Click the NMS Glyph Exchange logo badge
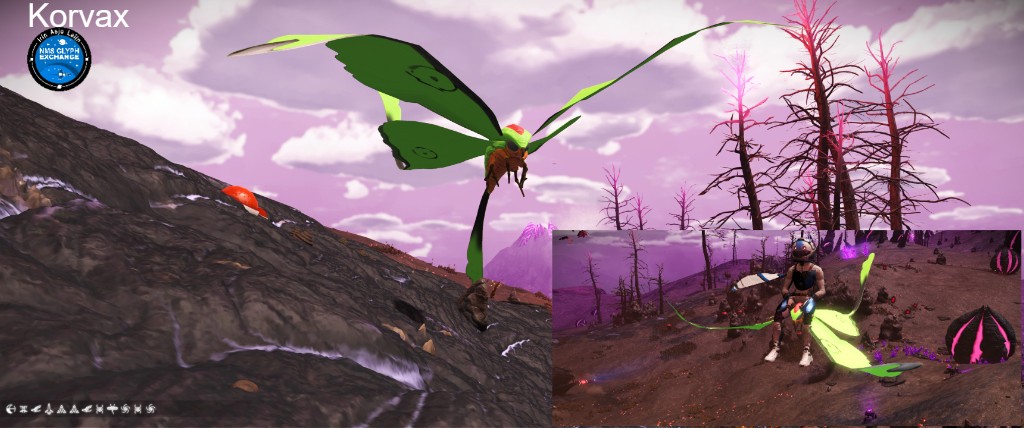1024x428 pixels. [x=59, y=60]
